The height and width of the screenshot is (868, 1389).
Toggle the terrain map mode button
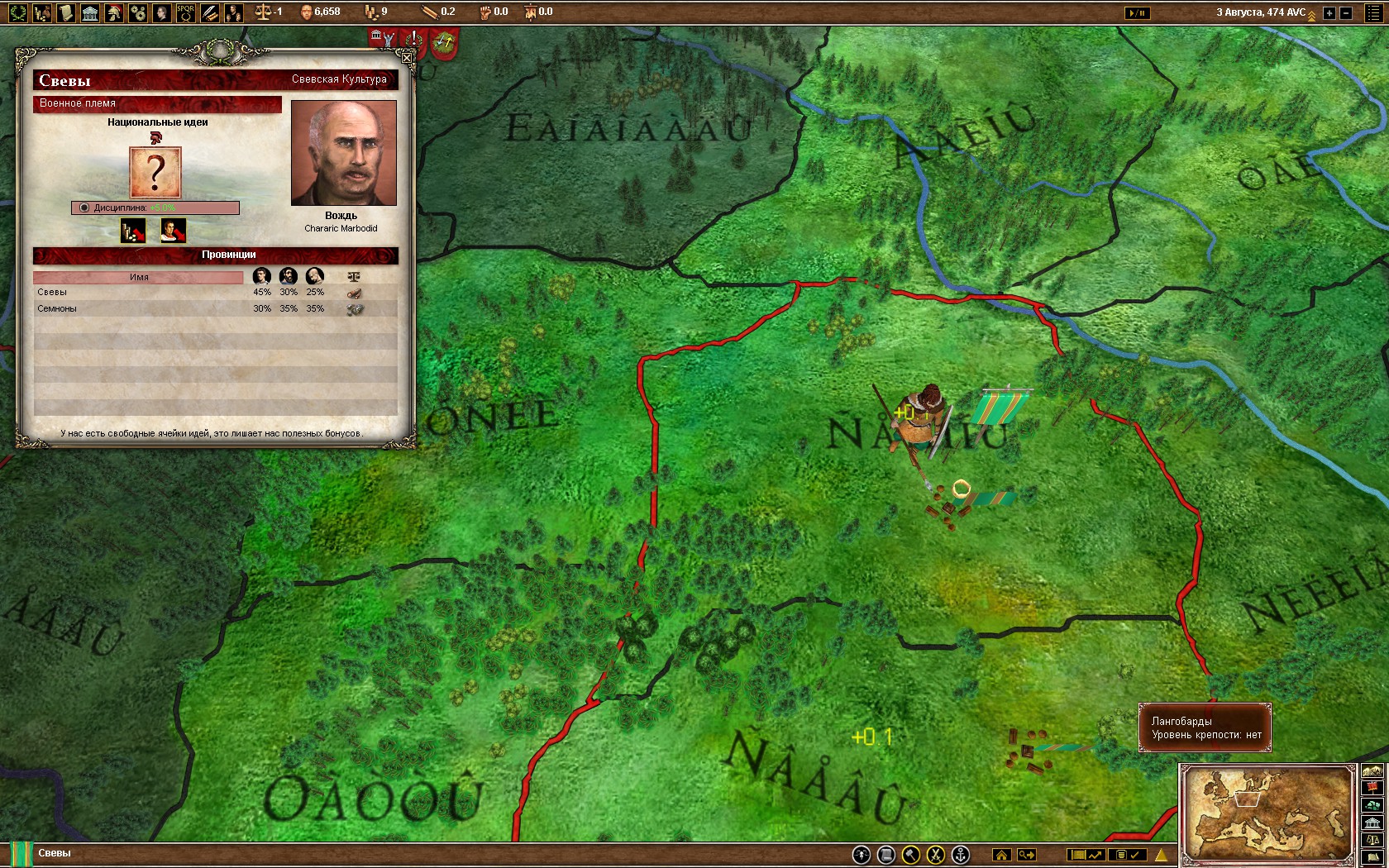(x=1372, y=770)
